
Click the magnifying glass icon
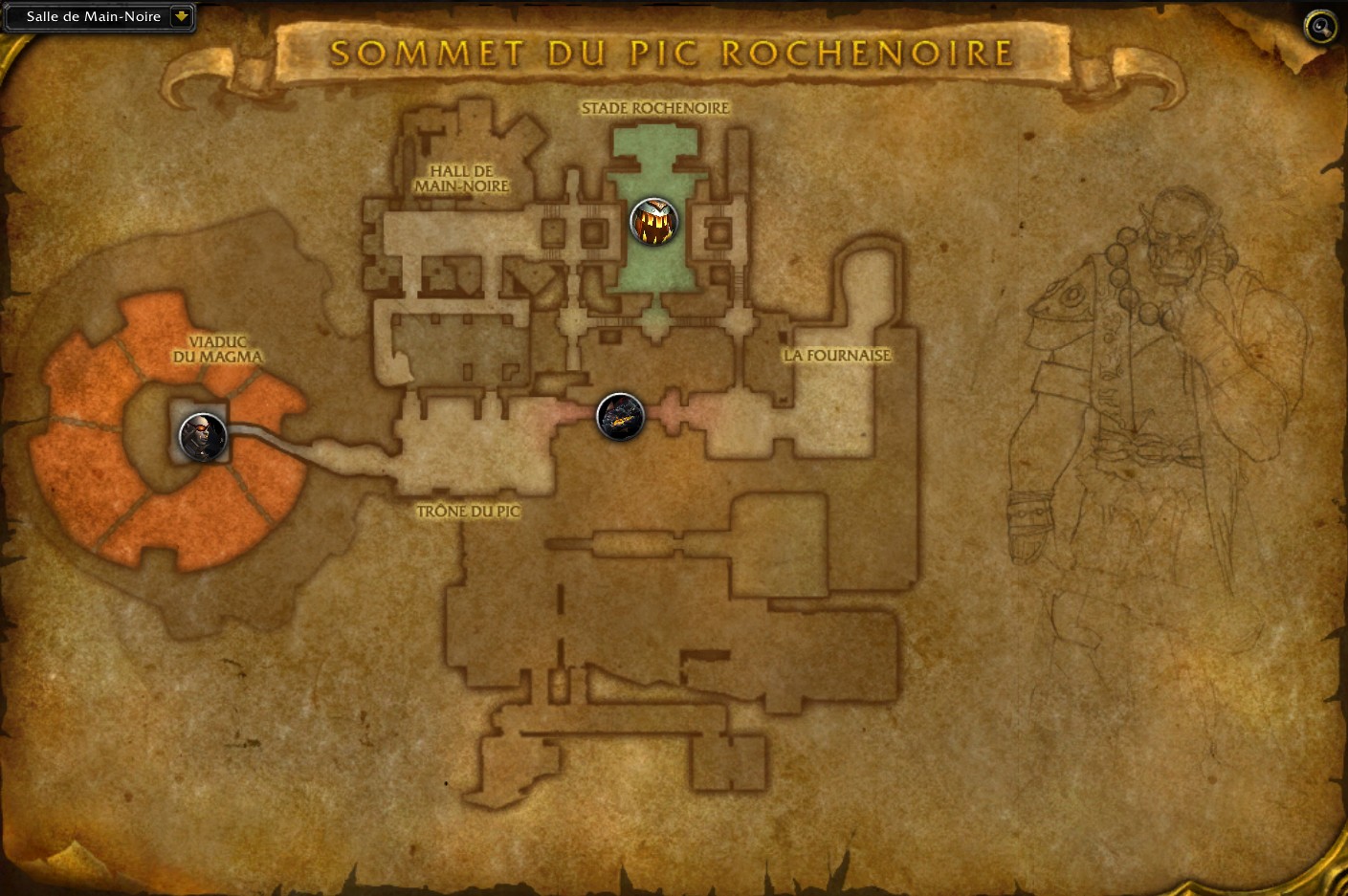pyautogui.click(x=1320, y=27)
